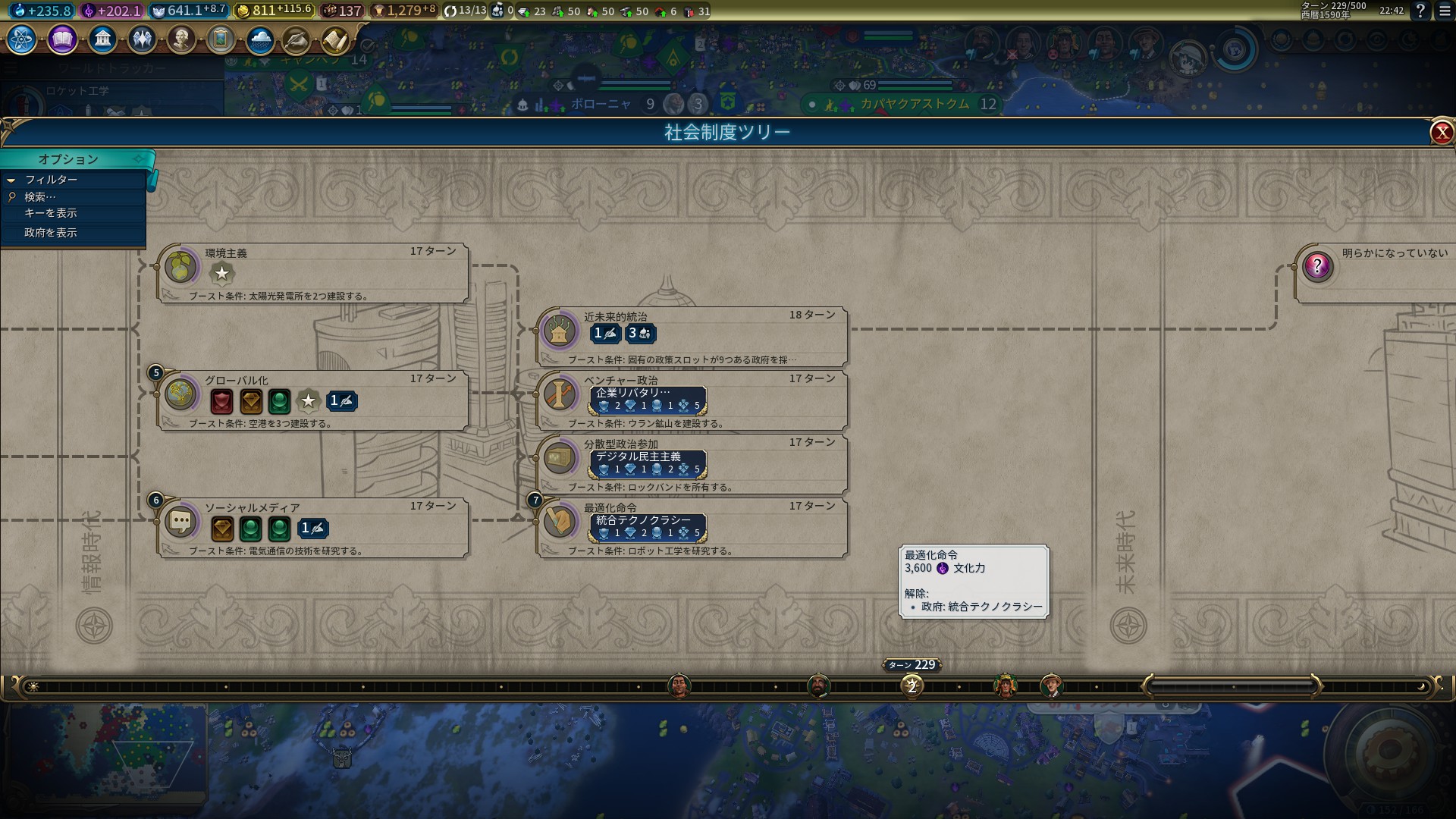Click the オプション panel header

coord(68,159)
